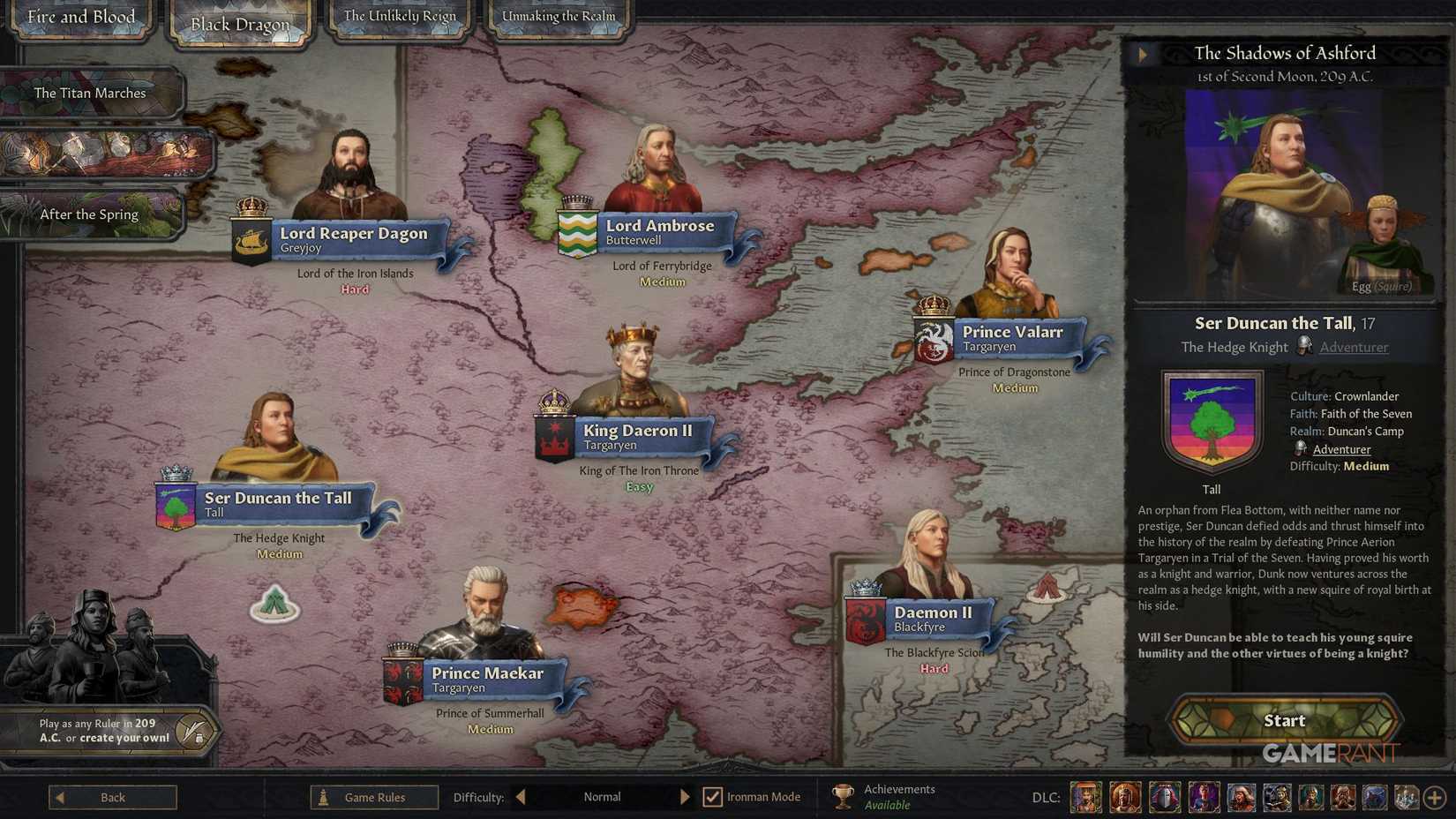Expand the DLC list with the plus icon
Viewport: 1456px width, 819px height.
(1437, 797)
